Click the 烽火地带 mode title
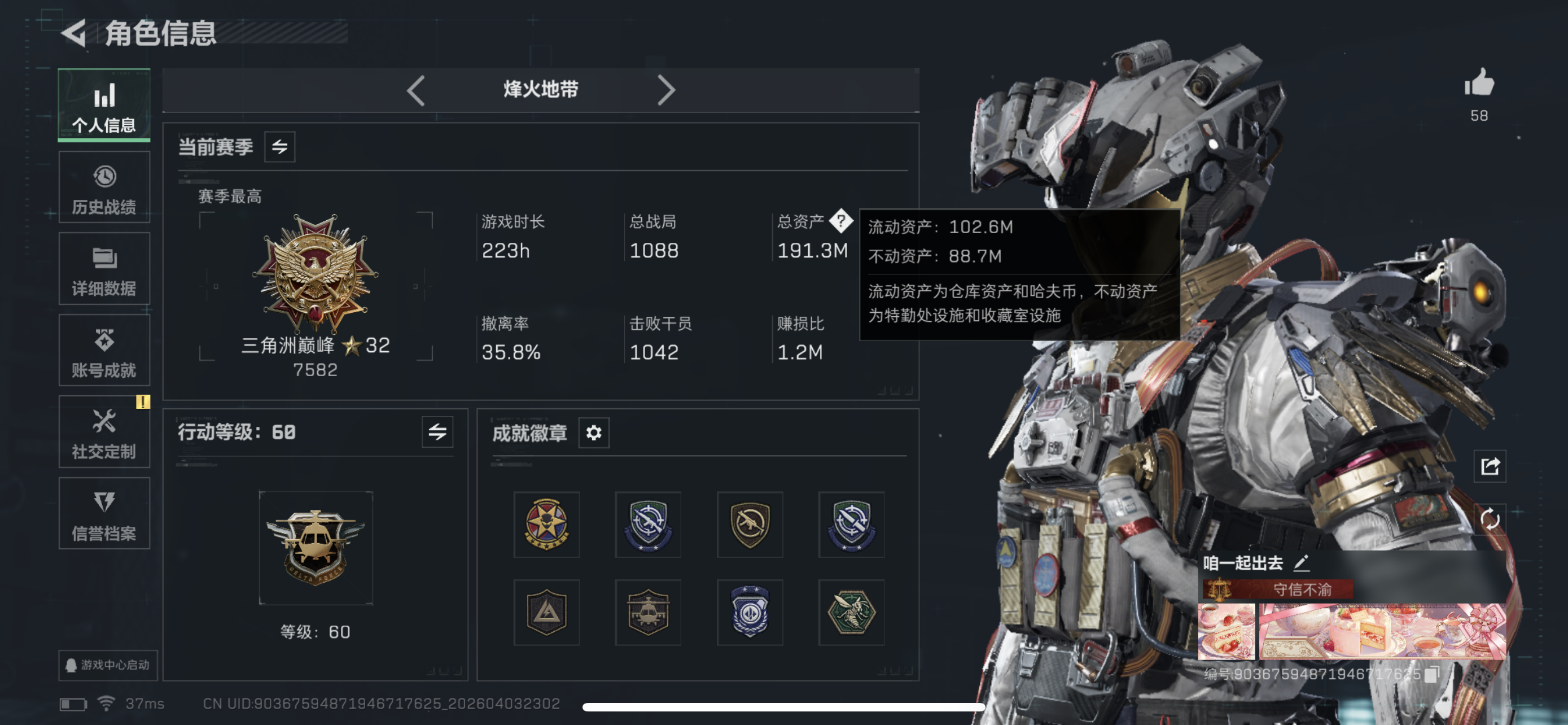1568x725 pixels. (538, 89)
